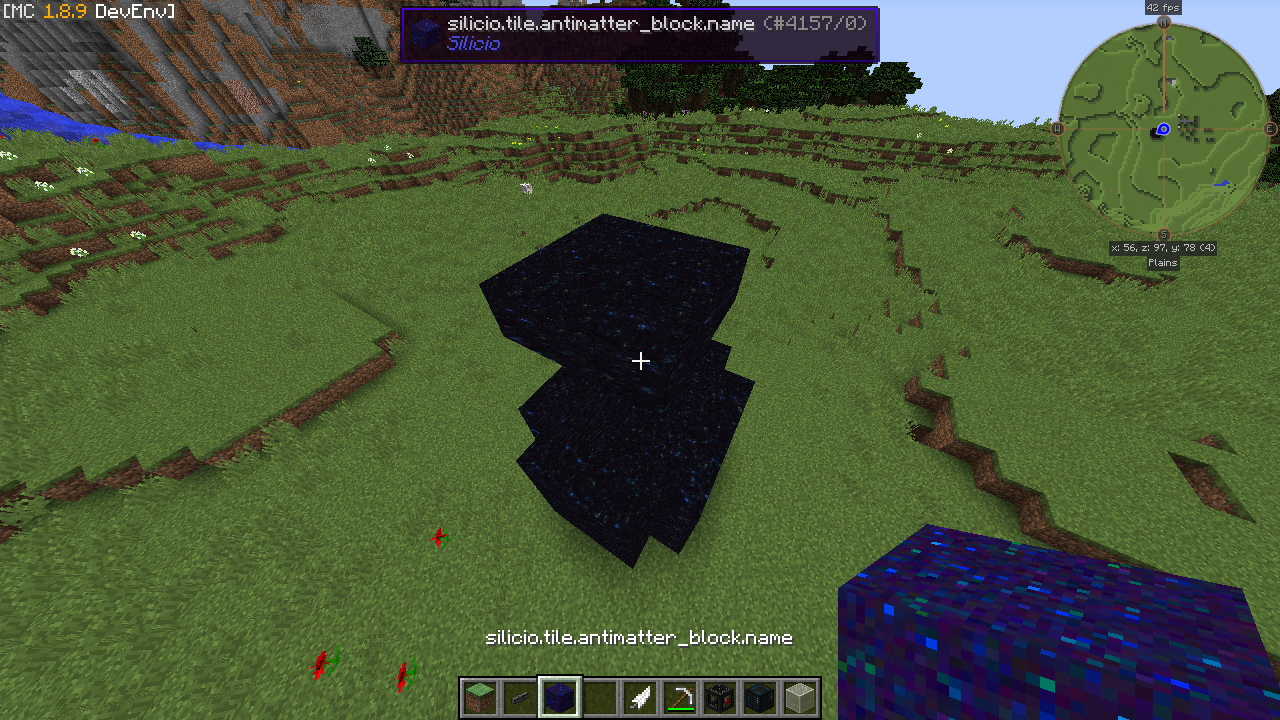Choose the dark block with cyan lights

760,697
